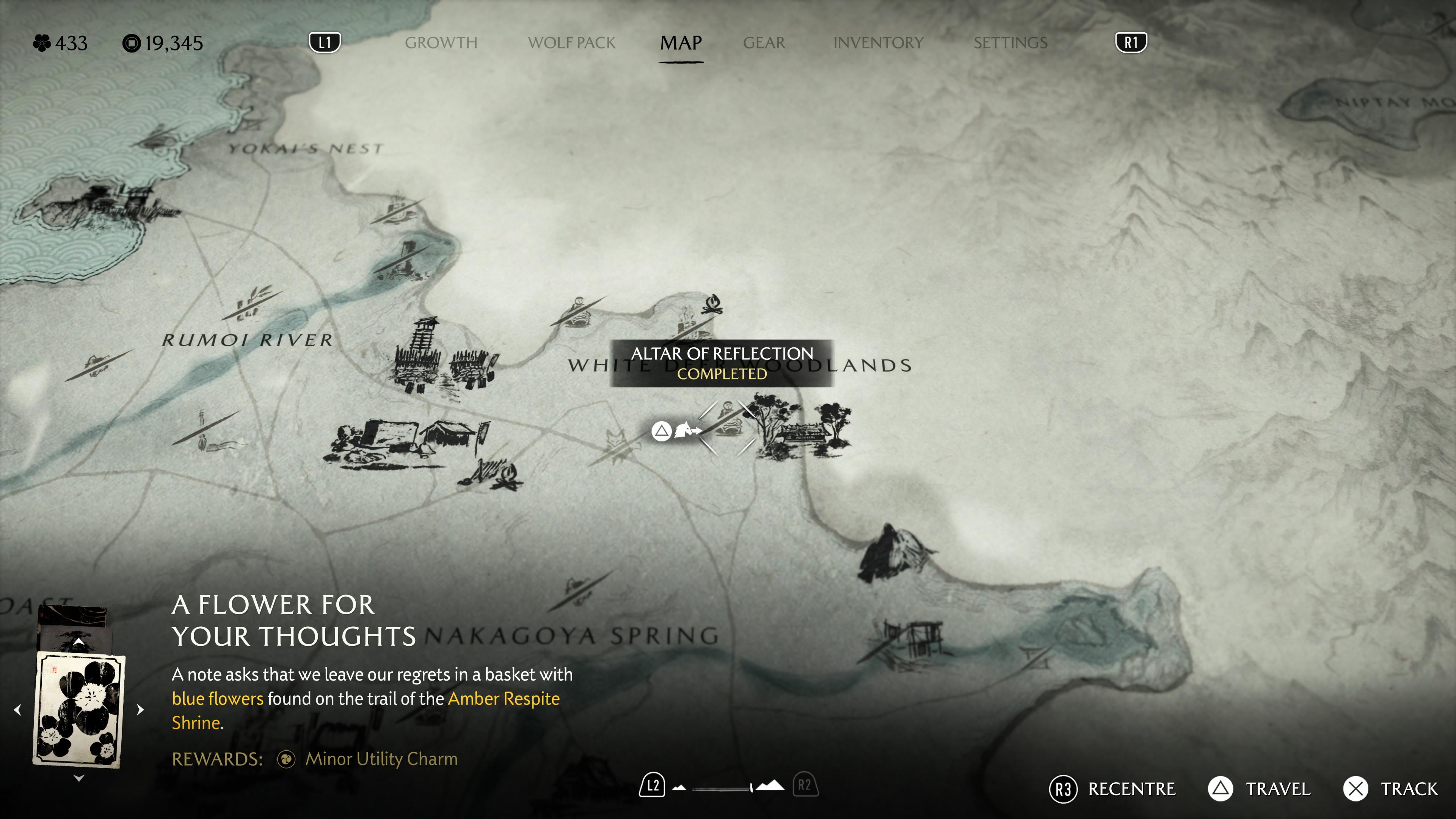Select the fox marker on the map
Viewport: 1456px width, 819px height.
click(x=614, y=440)
